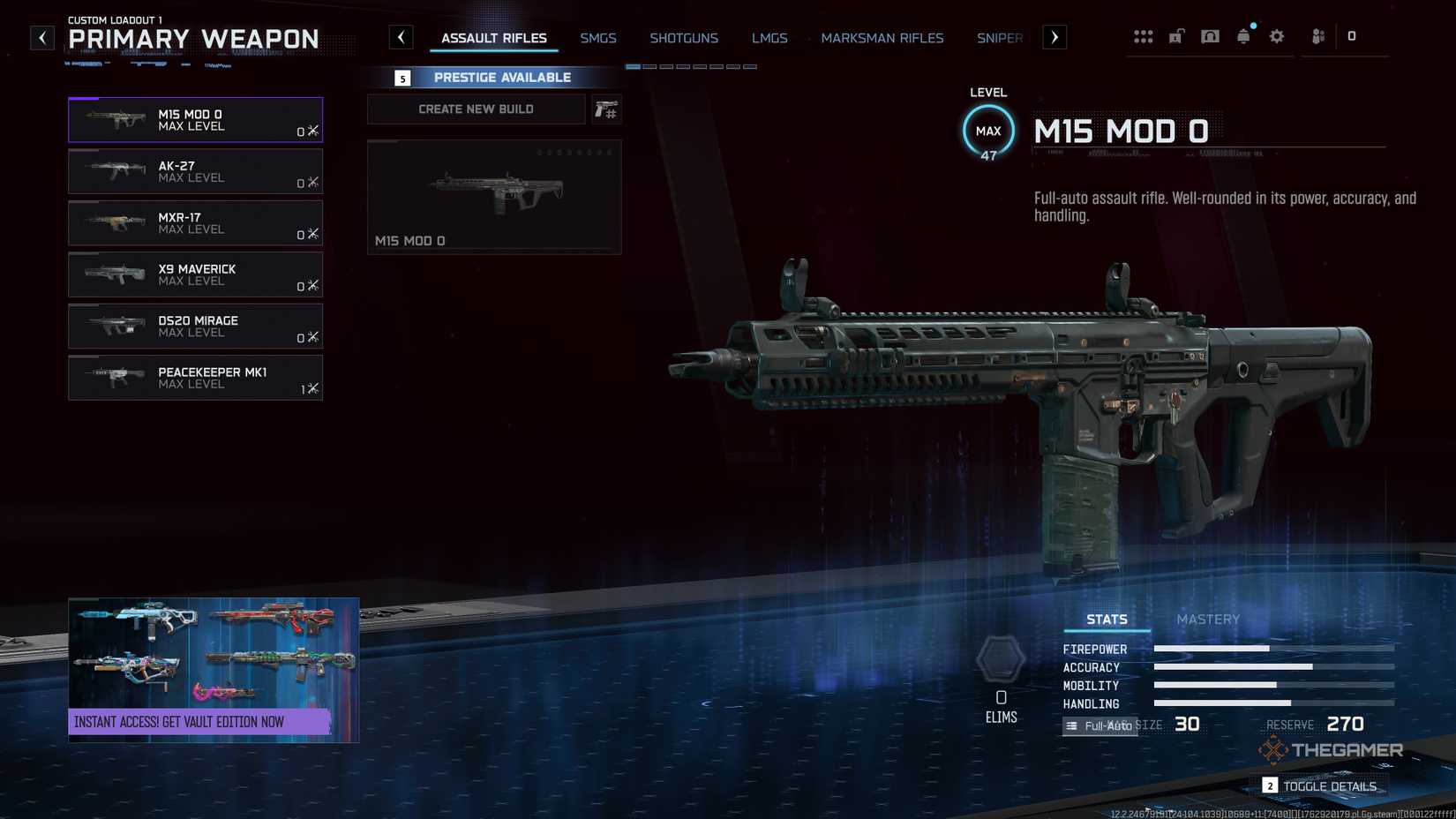Go back using the Primary Weapon back arrow
Image resolution: width=1456 pixels, height=819 pixels.
[x=41, y=37]
